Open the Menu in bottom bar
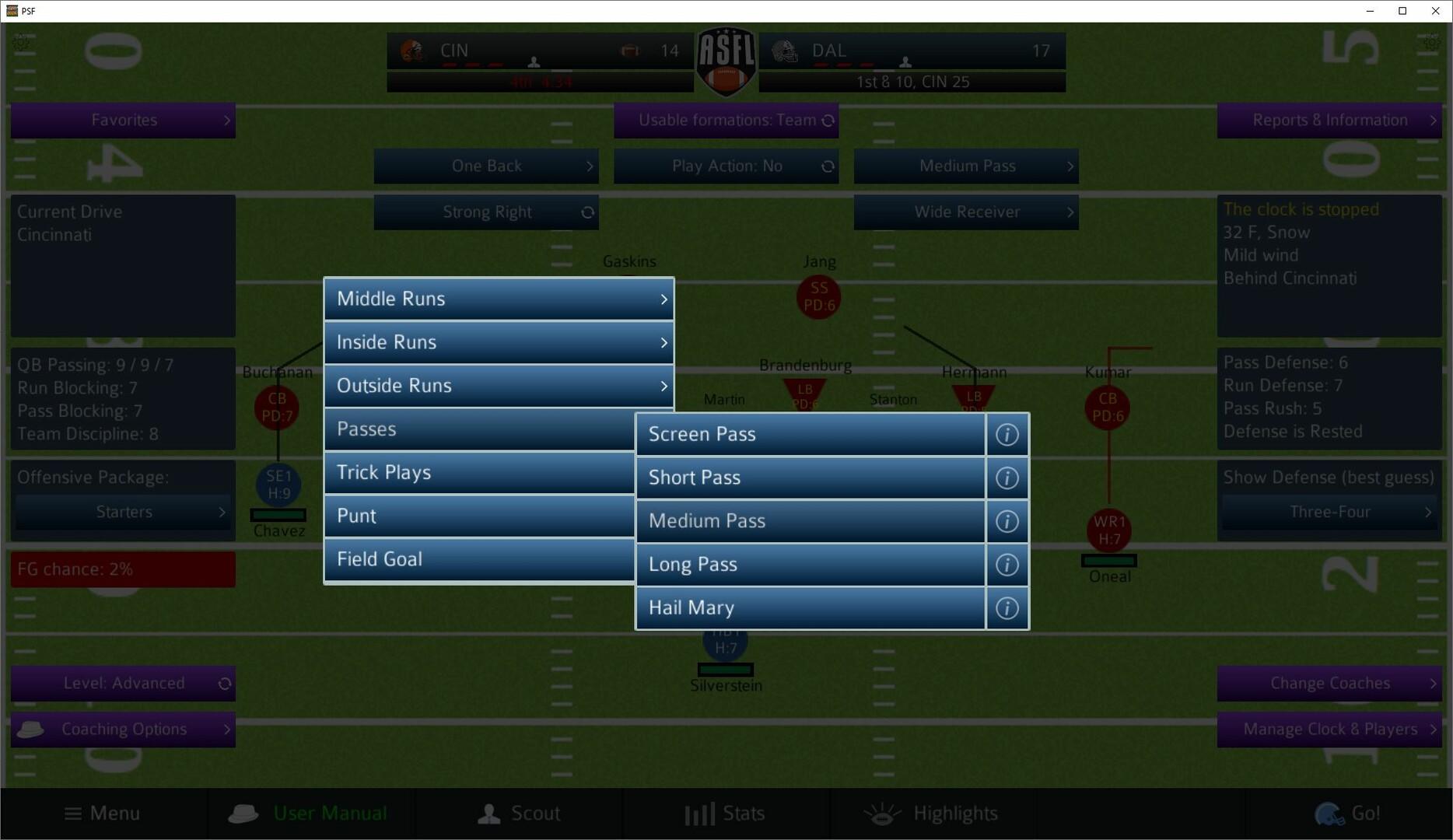Image resolution: width=1453 pixels, height=840 pixels. (x=101, y=813)
